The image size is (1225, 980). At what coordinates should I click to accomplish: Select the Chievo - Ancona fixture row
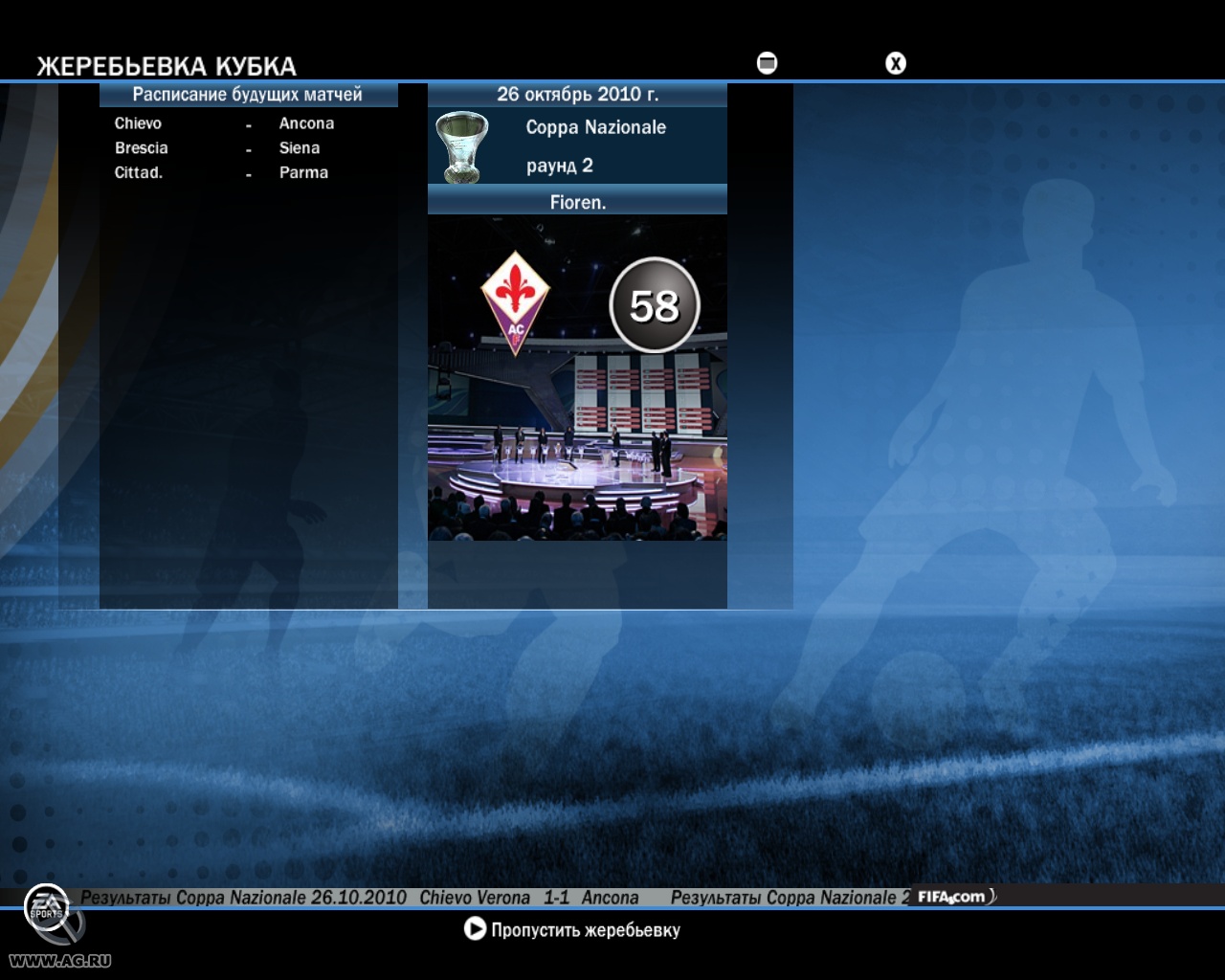pyautogui.click(x=225, y=123)
